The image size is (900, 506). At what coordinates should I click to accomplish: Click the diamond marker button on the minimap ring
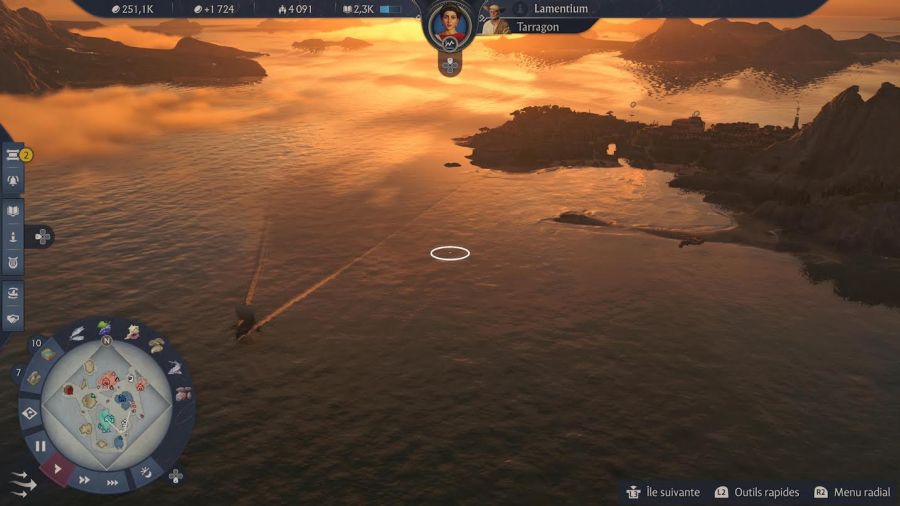point(29,413)
